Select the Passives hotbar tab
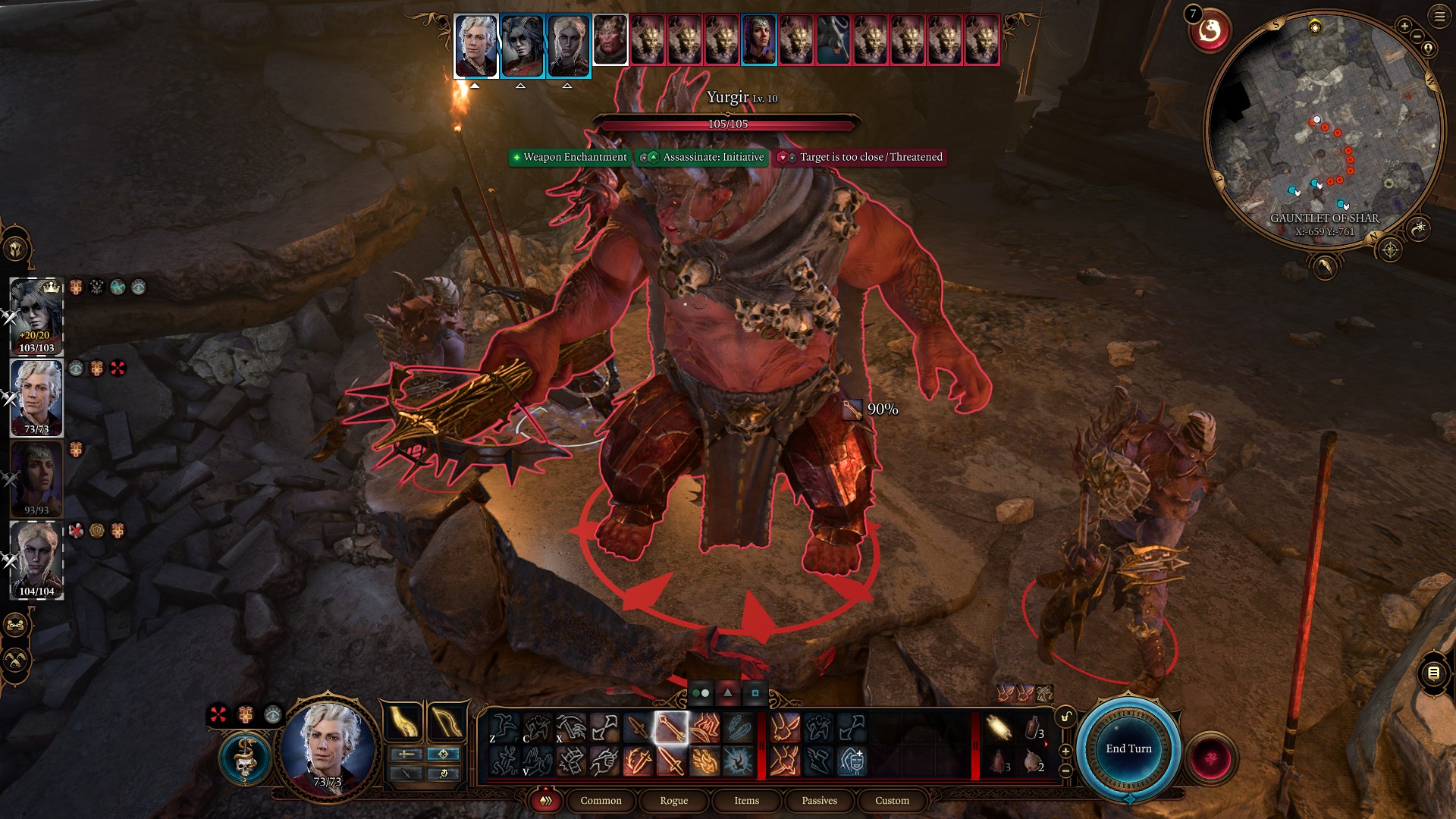This screenshot has width=1456, height=819. [x=819, y=801]
